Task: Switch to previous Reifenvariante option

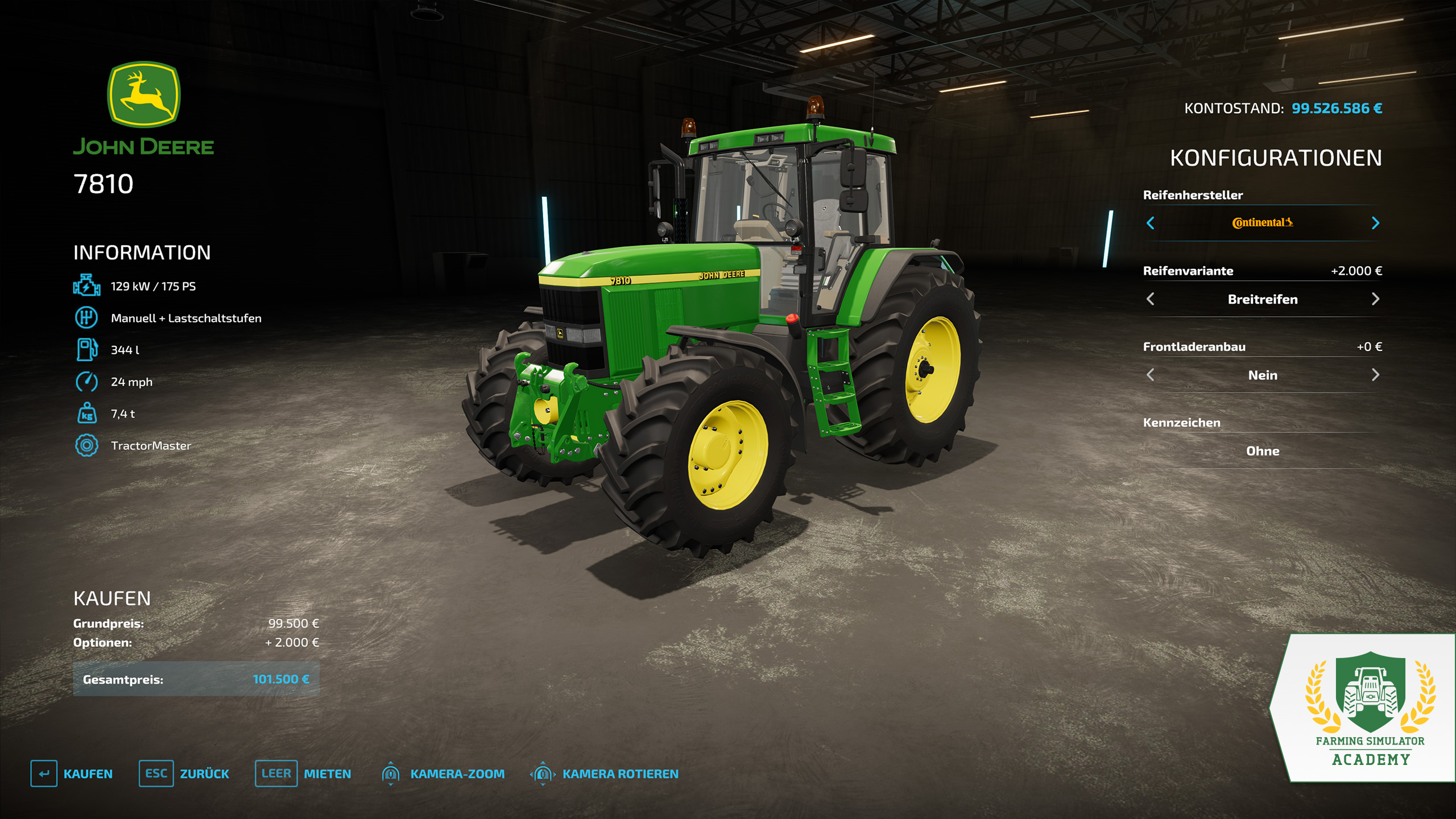Action: pos(1150,299)
